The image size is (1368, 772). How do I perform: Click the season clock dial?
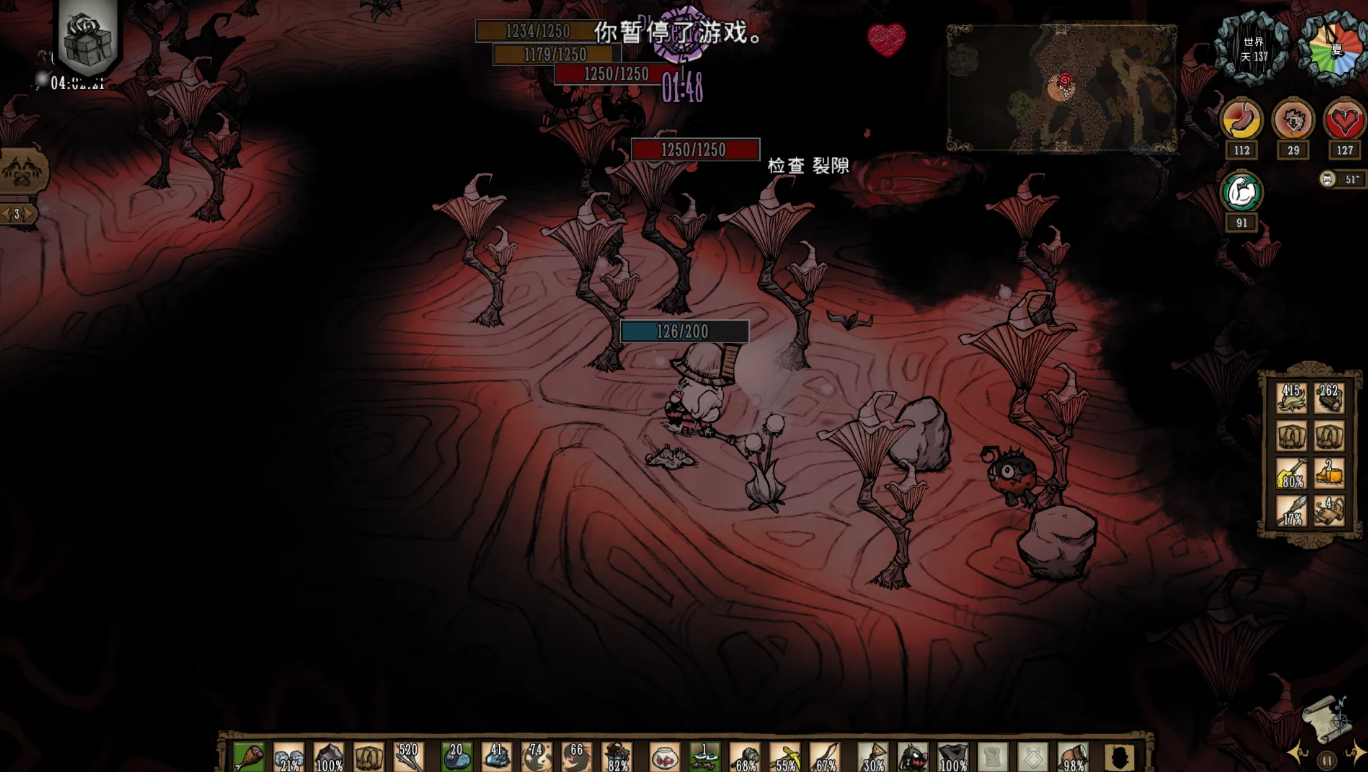(x=1333, y=49)
